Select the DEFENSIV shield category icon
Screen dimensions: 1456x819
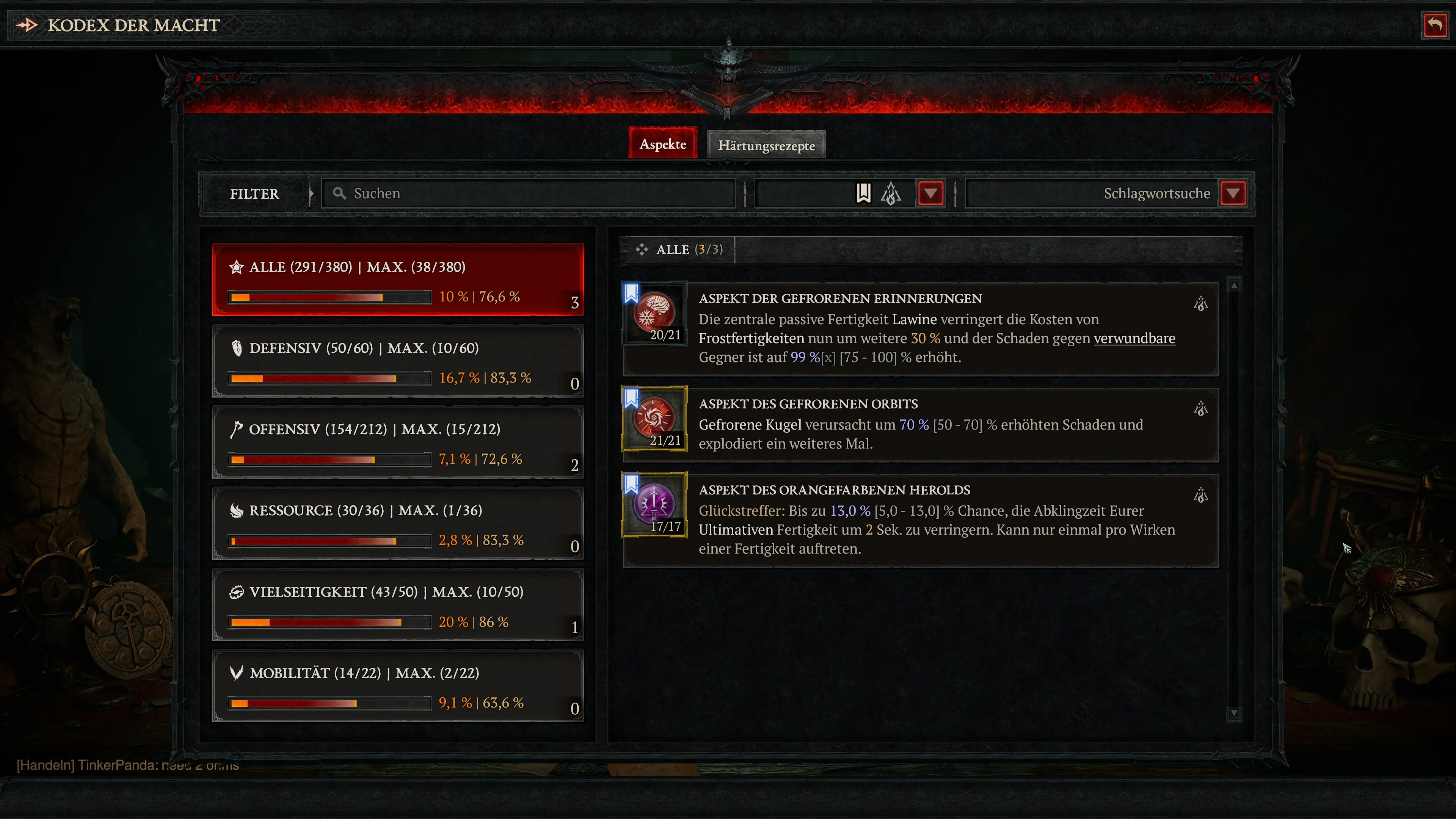point(237,348)
